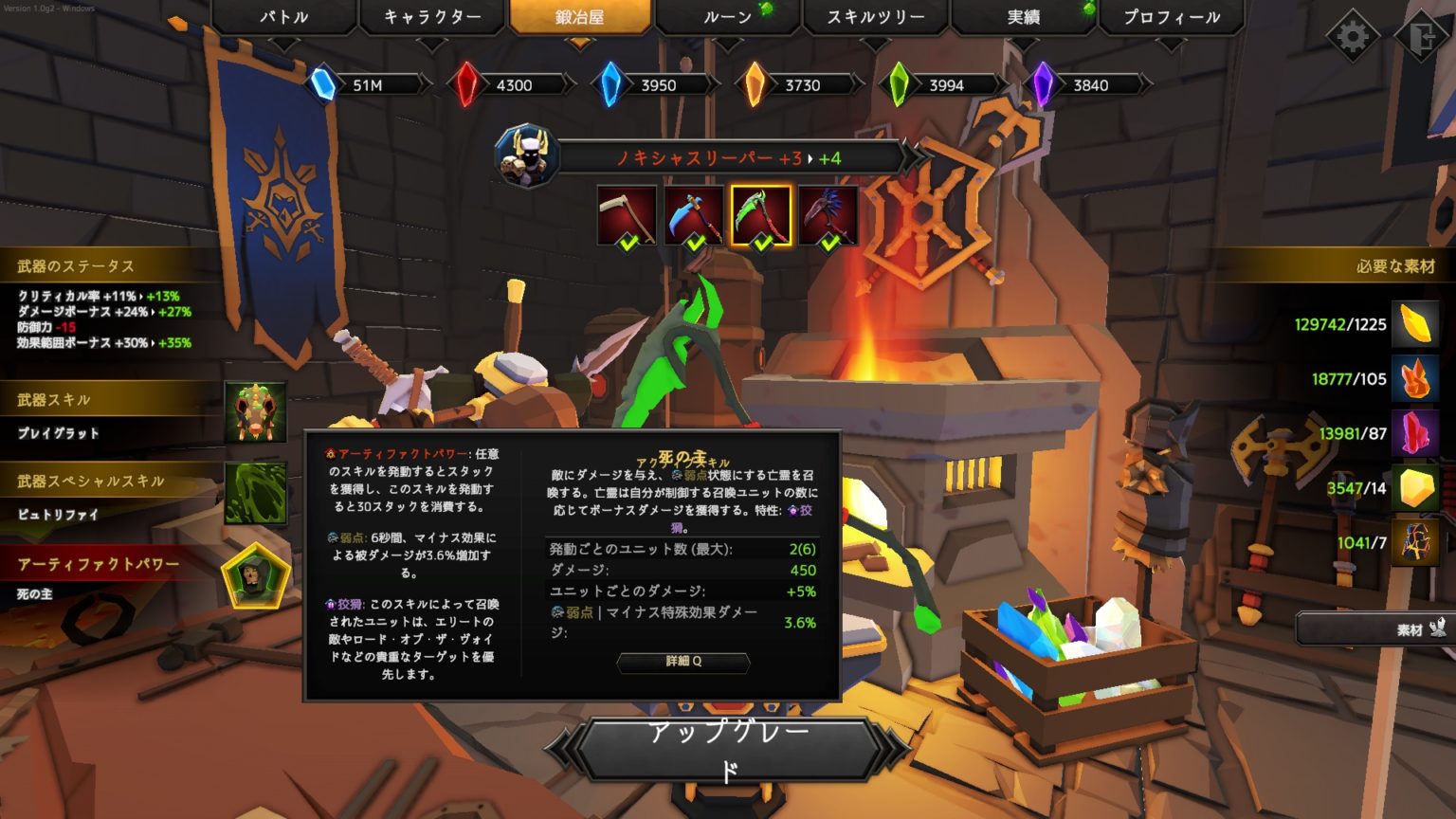Screen dimensions: 1456x819
Task: Switch to the ルーン tab
Action: [x=726, y=16]
